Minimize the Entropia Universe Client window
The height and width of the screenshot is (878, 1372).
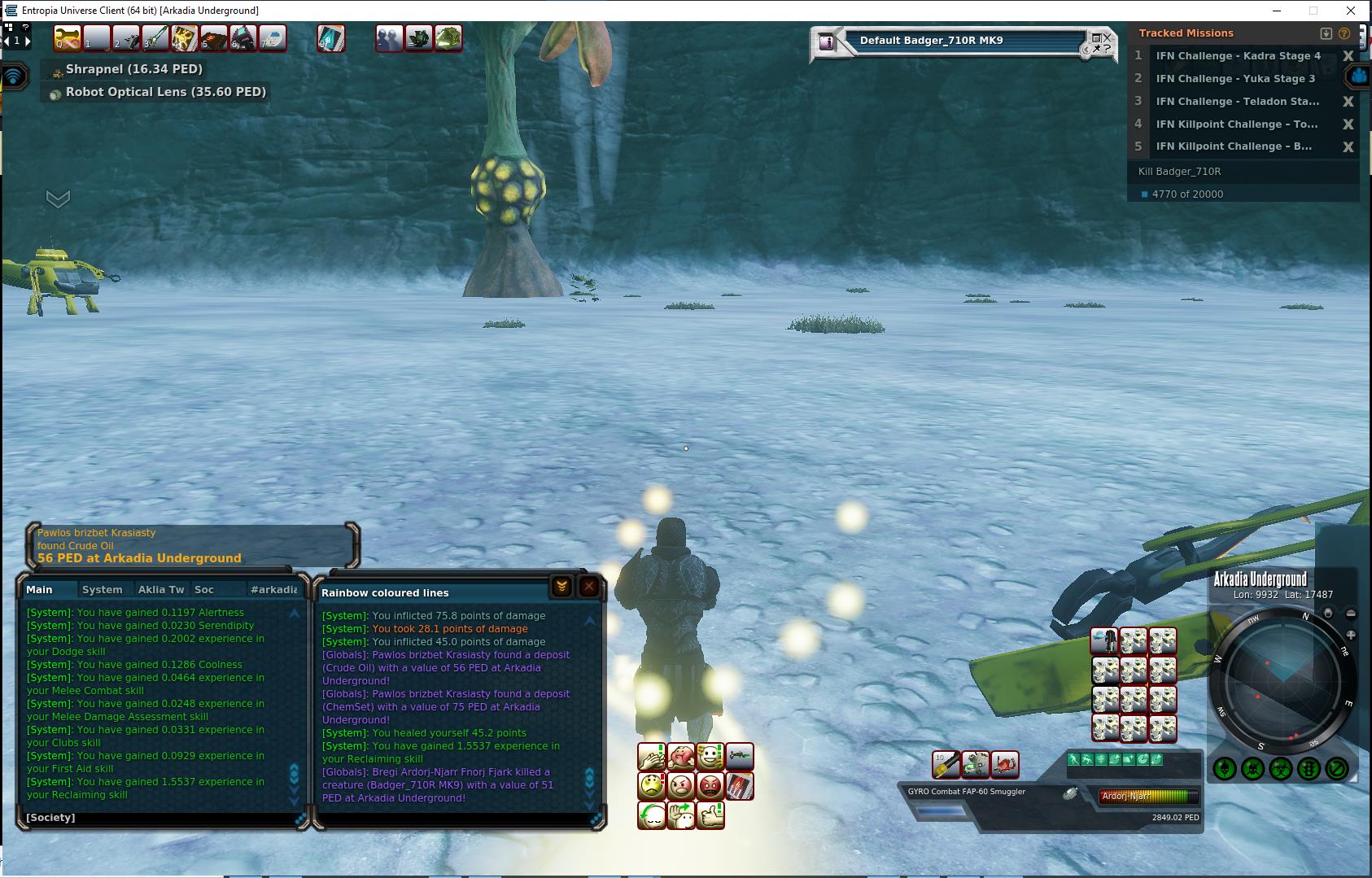(1276, 11)
